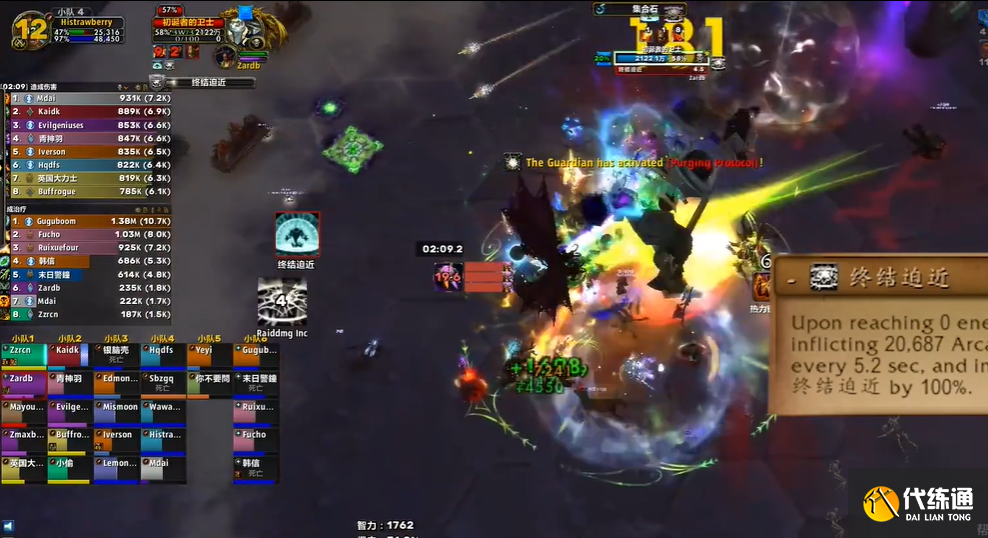Click the speaker volume icon
This screenshot has width=988, height=538.
pos(8,526)
